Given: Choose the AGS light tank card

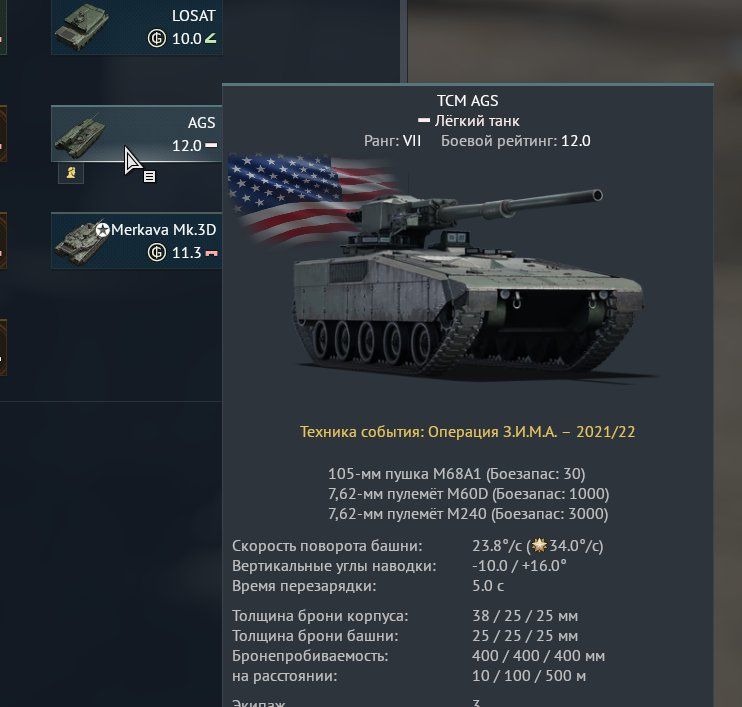Looking at the screenshot, I should 135,133.
